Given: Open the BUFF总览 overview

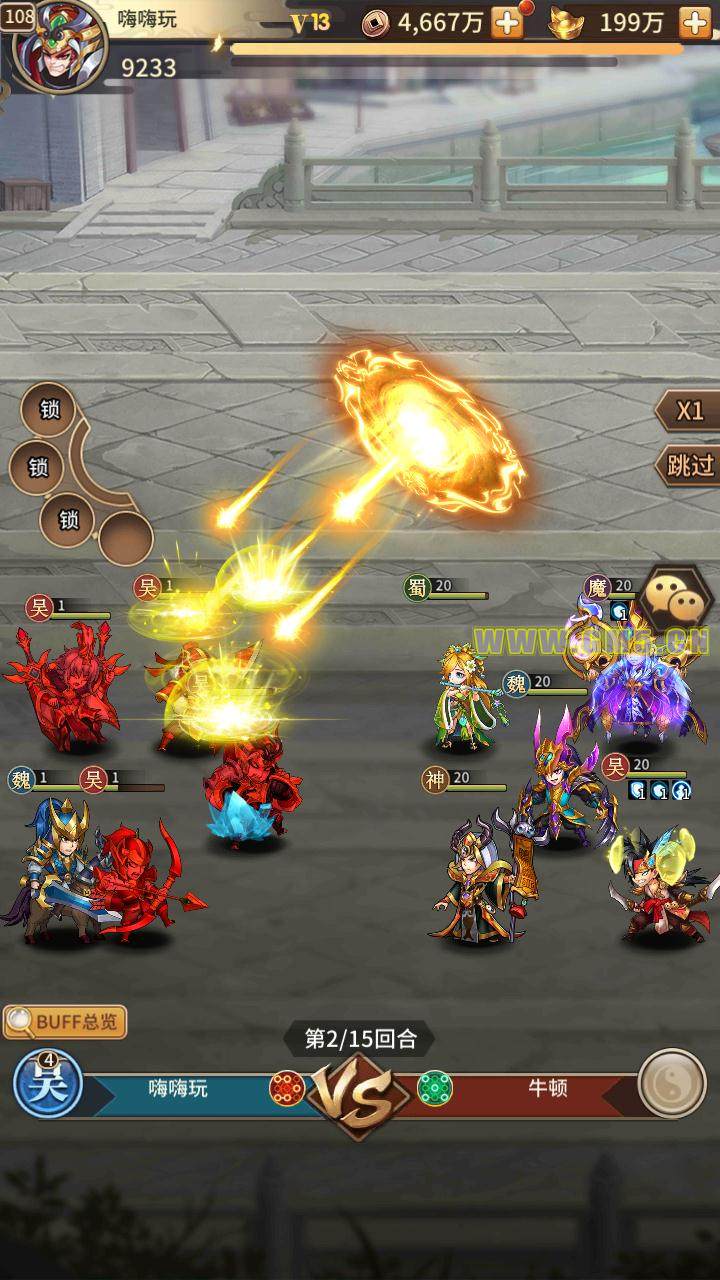Looking at the screenshot, I should [x=65, y=1022].
